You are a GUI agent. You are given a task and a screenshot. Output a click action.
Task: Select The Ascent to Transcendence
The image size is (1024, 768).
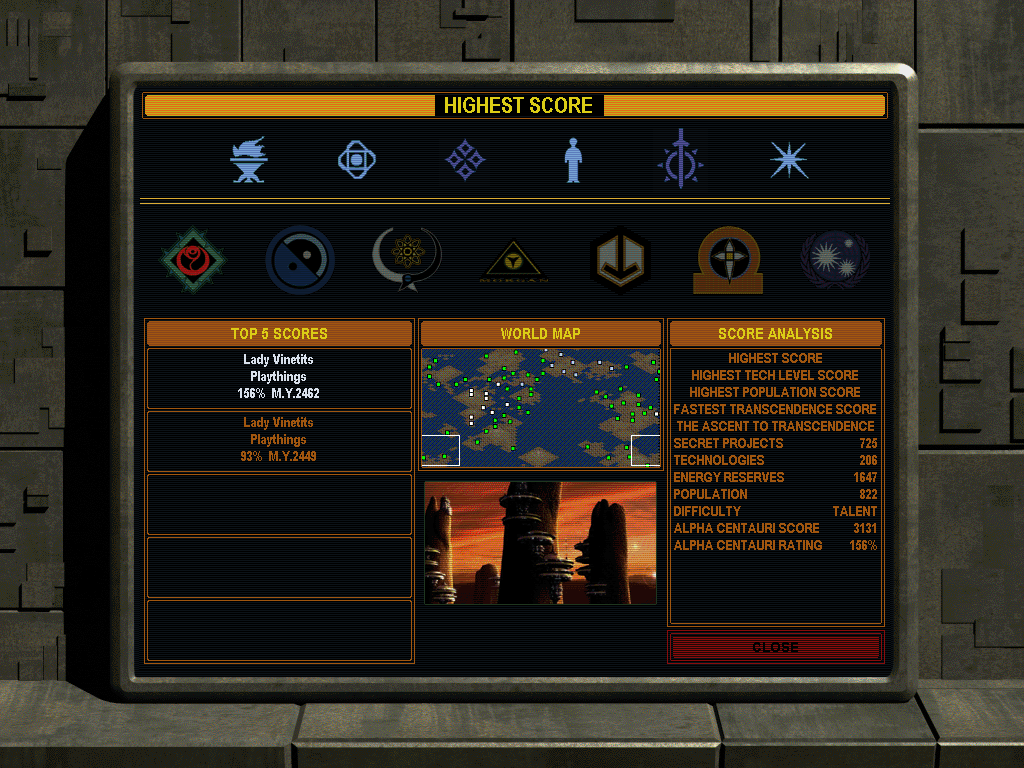(775, 426)
